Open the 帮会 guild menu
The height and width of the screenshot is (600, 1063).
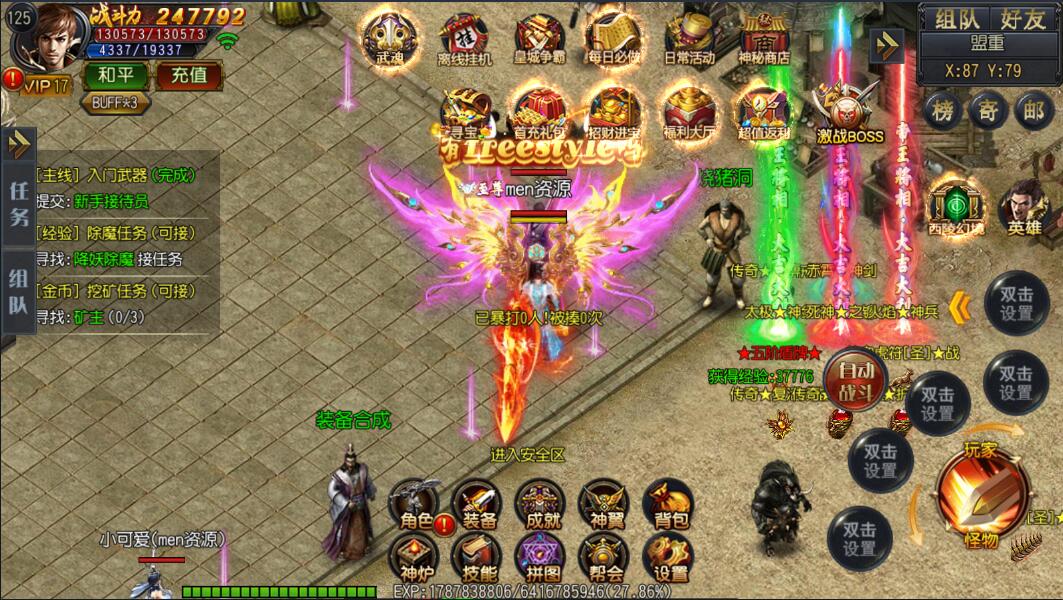605,556
